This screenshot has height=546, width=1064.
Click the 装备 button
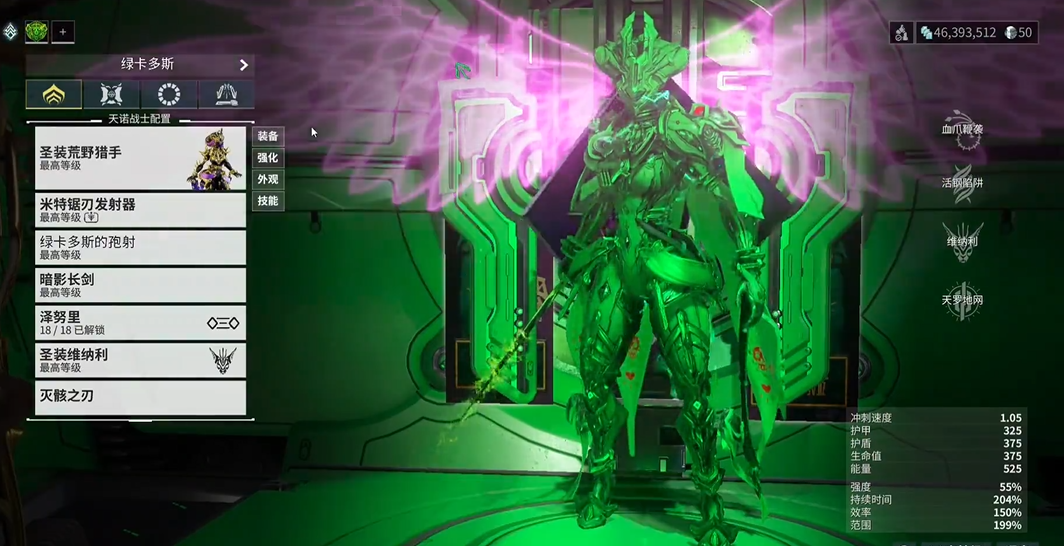268,136
